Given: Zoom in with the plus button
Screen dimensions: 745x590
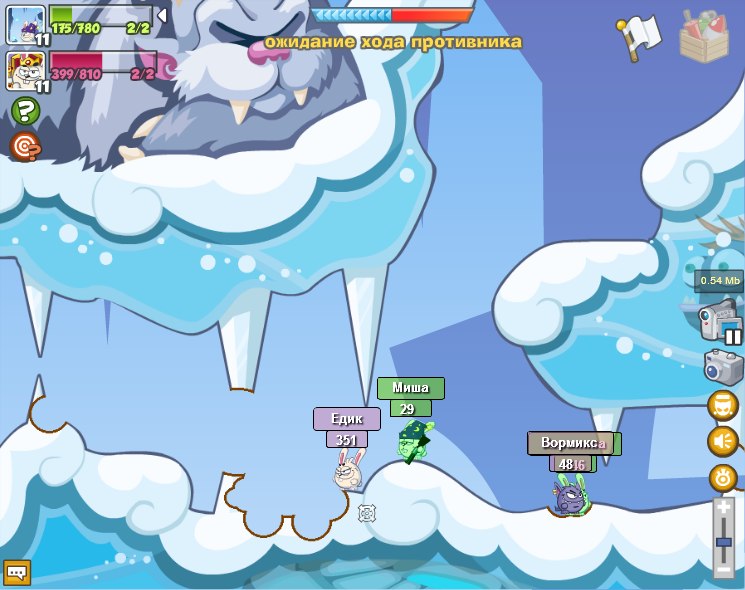Looking at the screenshot, I should coord(724,508).
